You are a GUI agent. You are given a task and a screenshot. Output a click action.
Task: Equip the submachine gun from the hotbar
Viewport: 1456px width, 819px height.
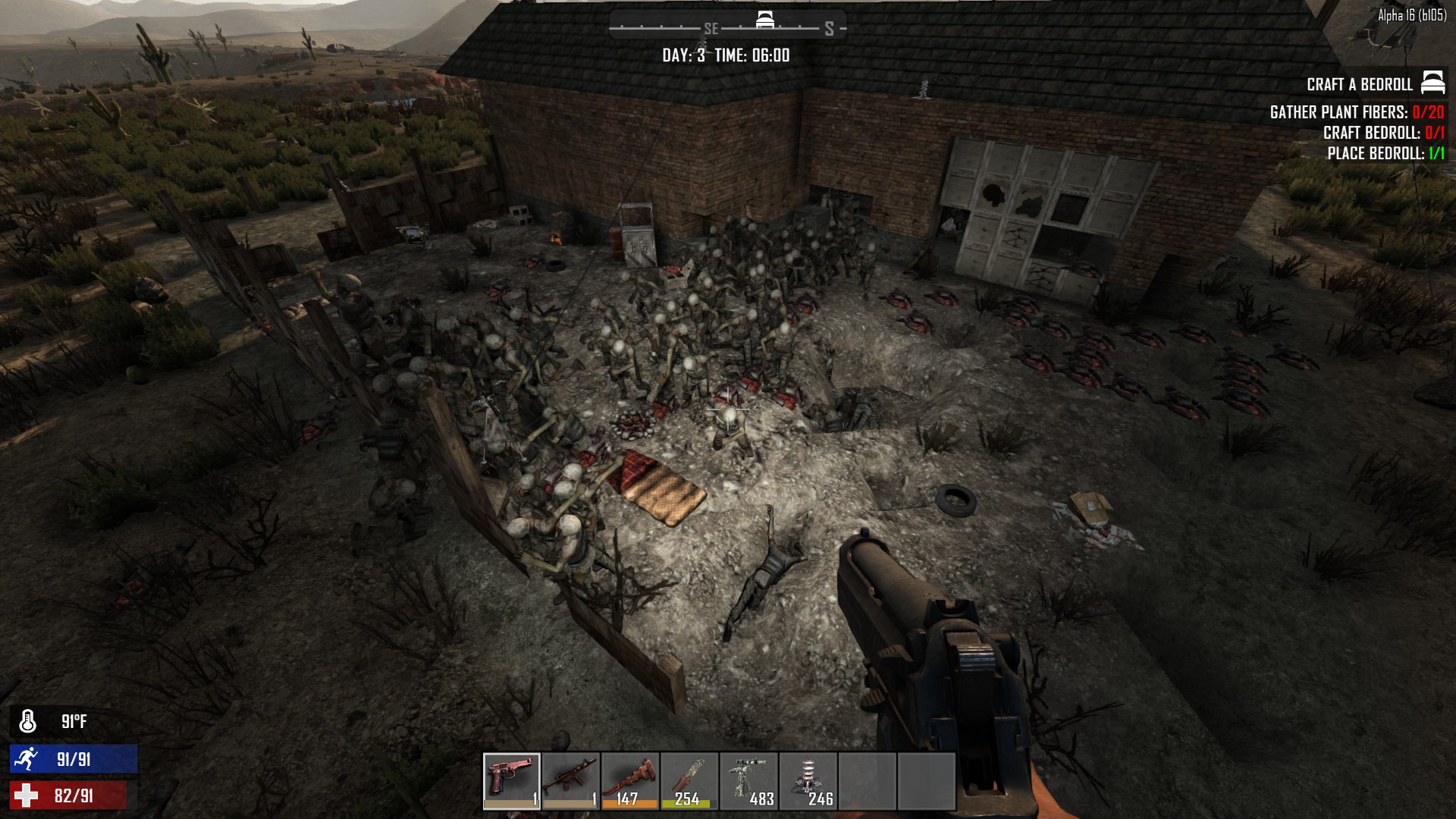coord(571,781)
